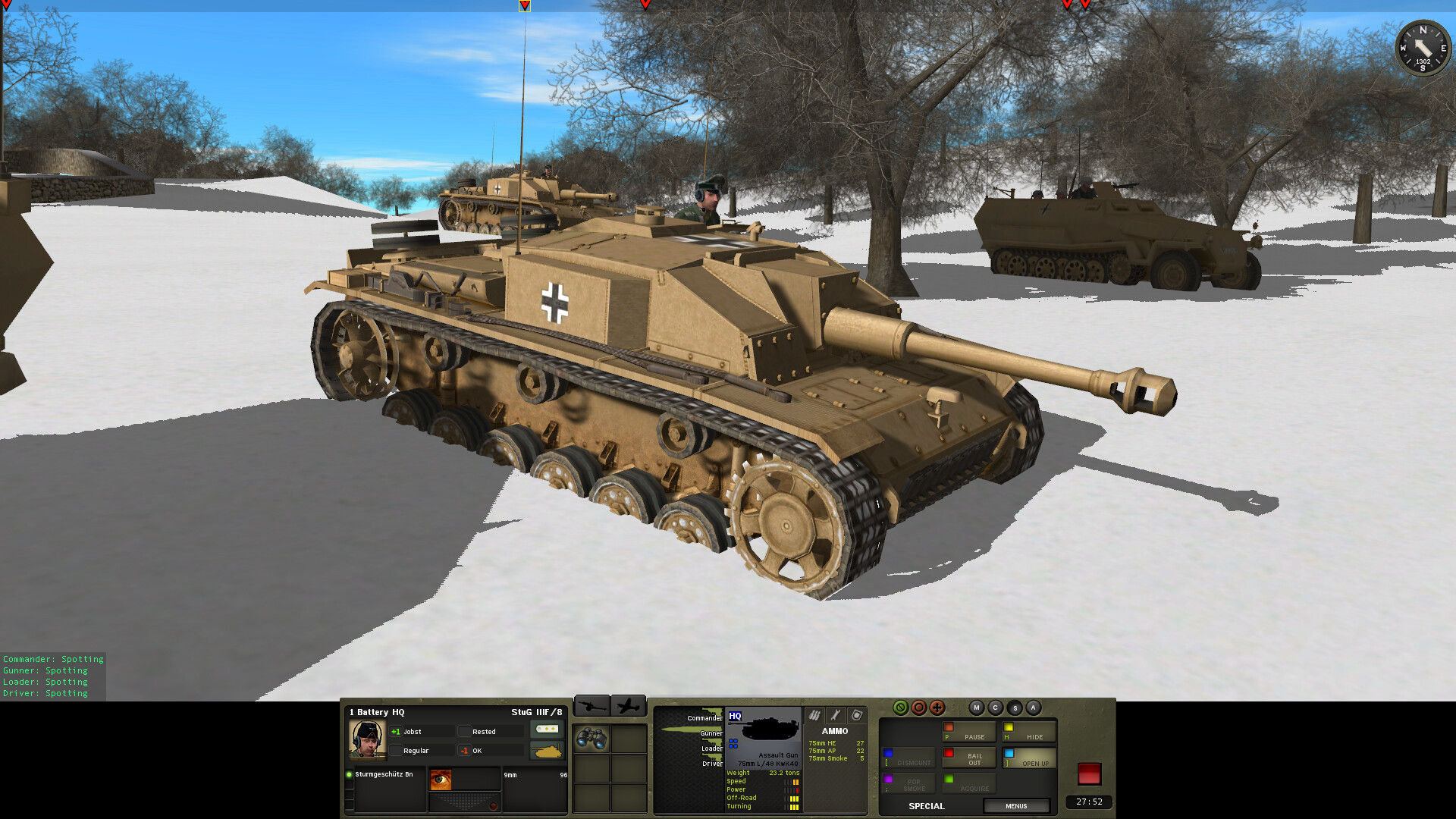The height and width of the screenshot is (819, 1456).
Task: Click the compass in the top right corner
Action: click(1423, 47)
